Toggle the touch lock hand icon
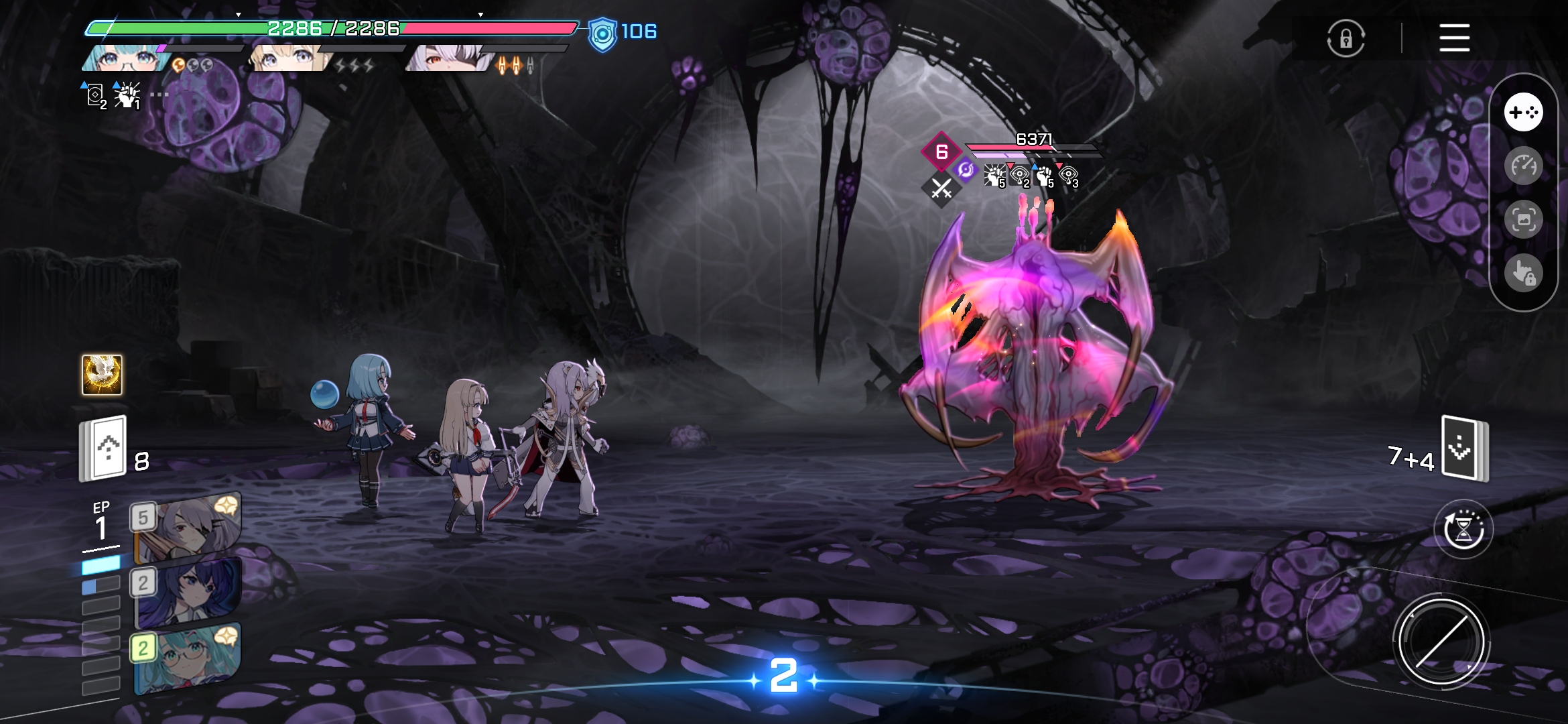 coord(1523,273)
